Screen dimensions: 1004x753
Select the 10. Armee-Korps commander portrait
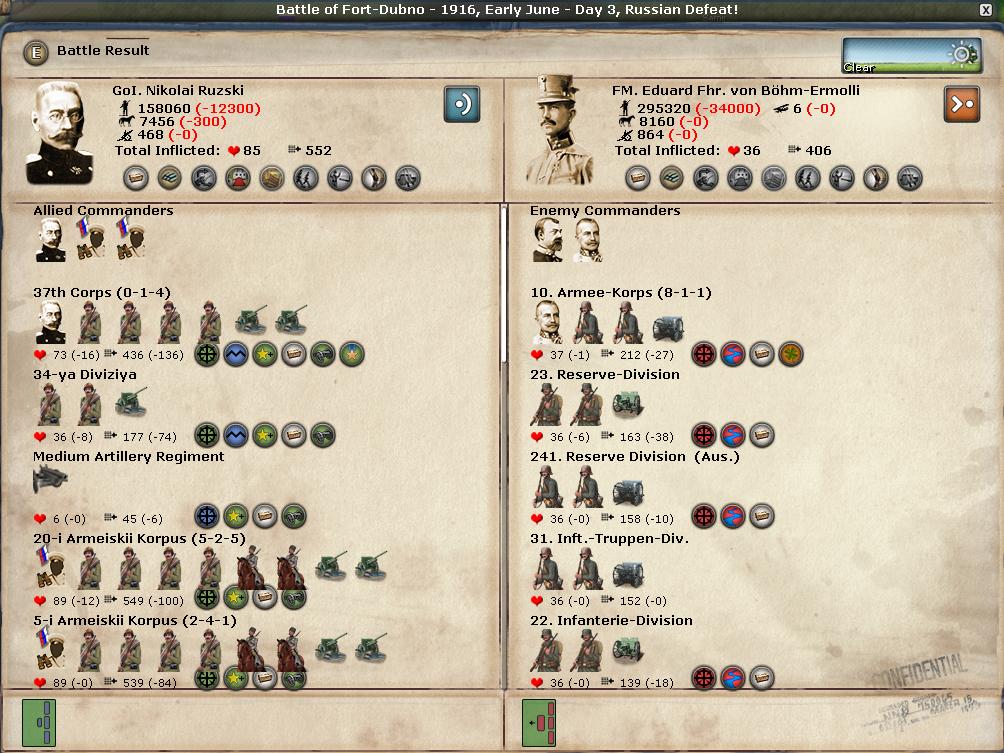click(548, 322)
